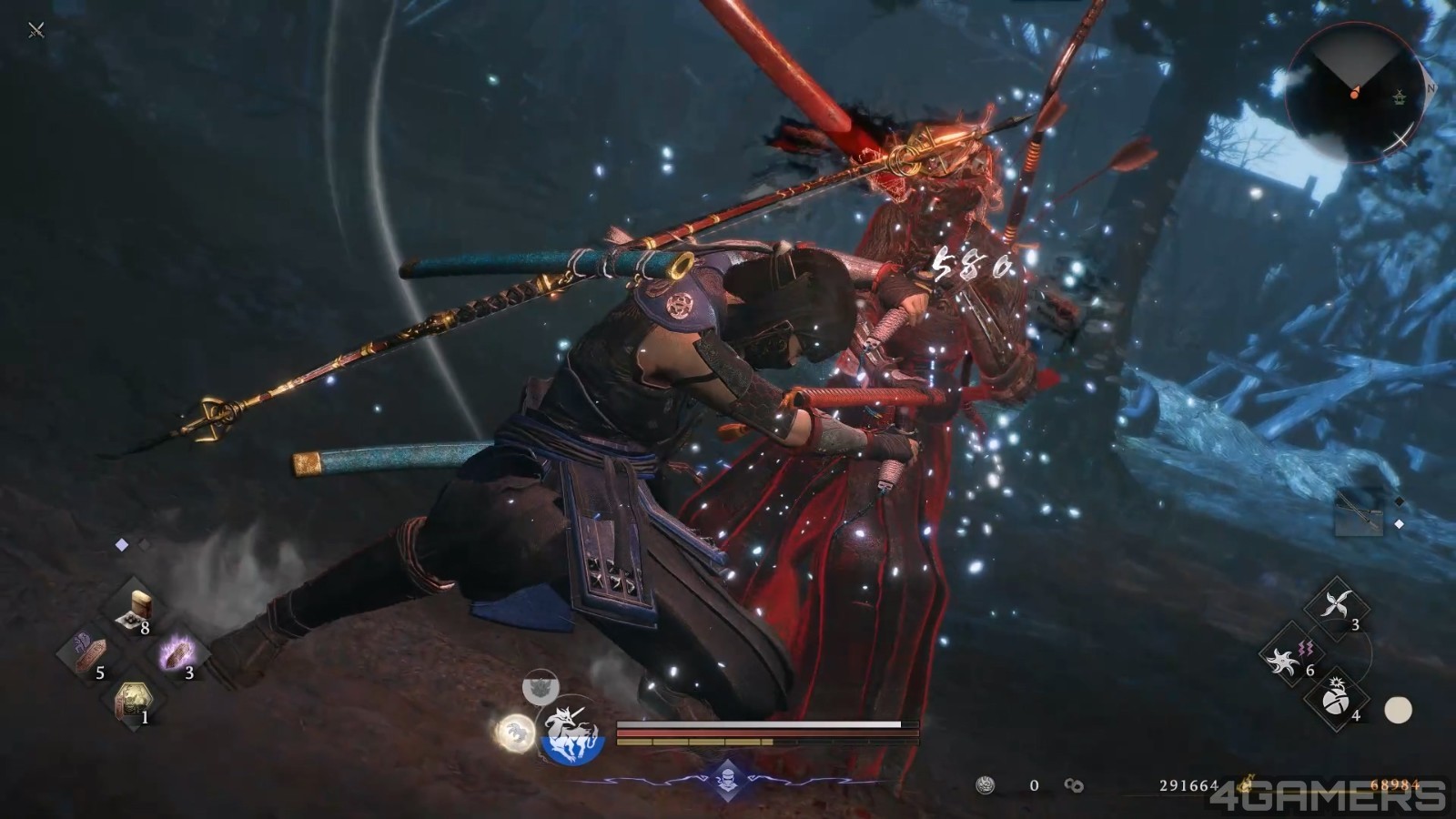Select the sacred talisman item showing 5

click(89, 652)
